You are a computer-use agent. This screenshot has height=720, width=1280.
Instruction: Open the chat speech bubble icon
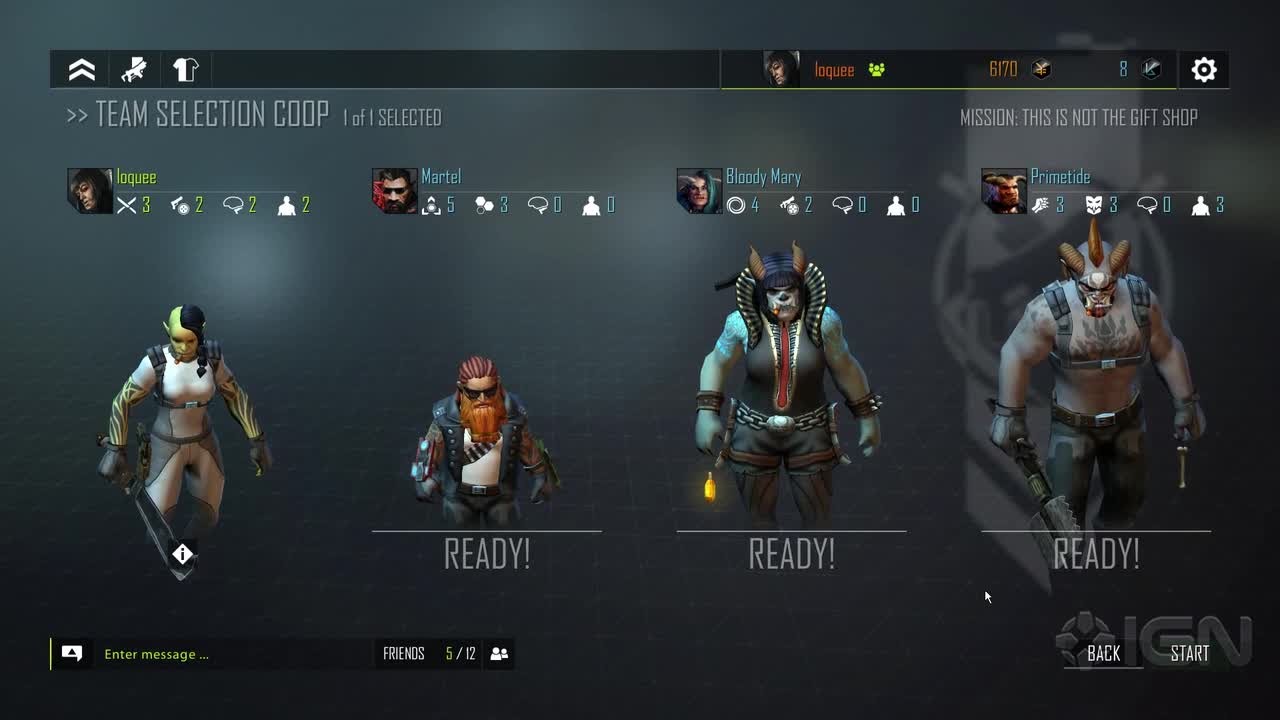72,654
